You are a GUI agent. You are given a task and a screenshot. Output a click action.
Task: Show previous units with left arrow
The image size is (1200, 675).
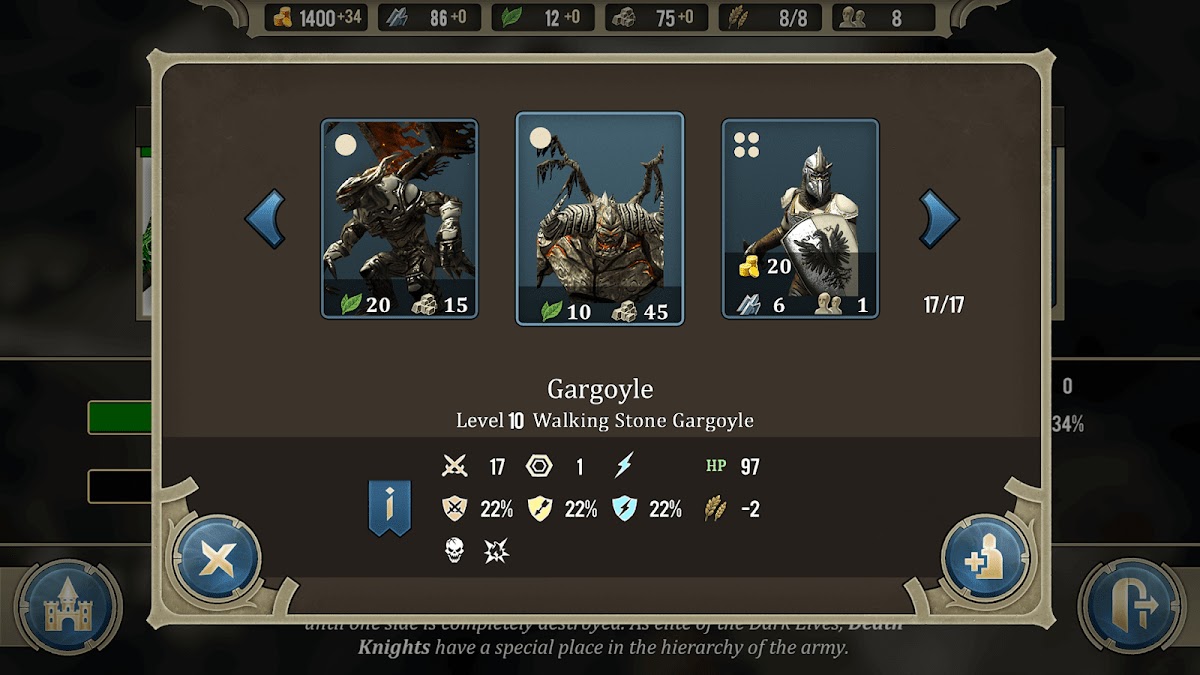pyautogui.click(x=265, y=219)
